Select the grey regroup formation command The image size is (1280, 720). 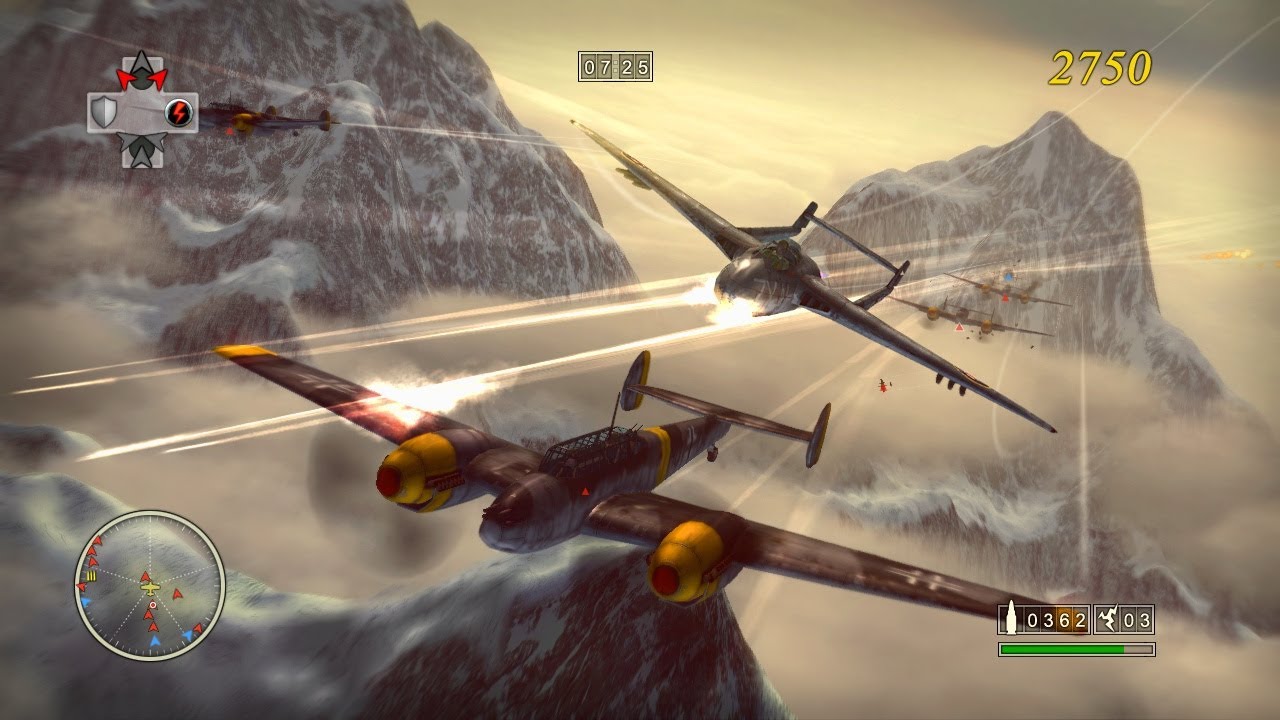coord(141,150)
